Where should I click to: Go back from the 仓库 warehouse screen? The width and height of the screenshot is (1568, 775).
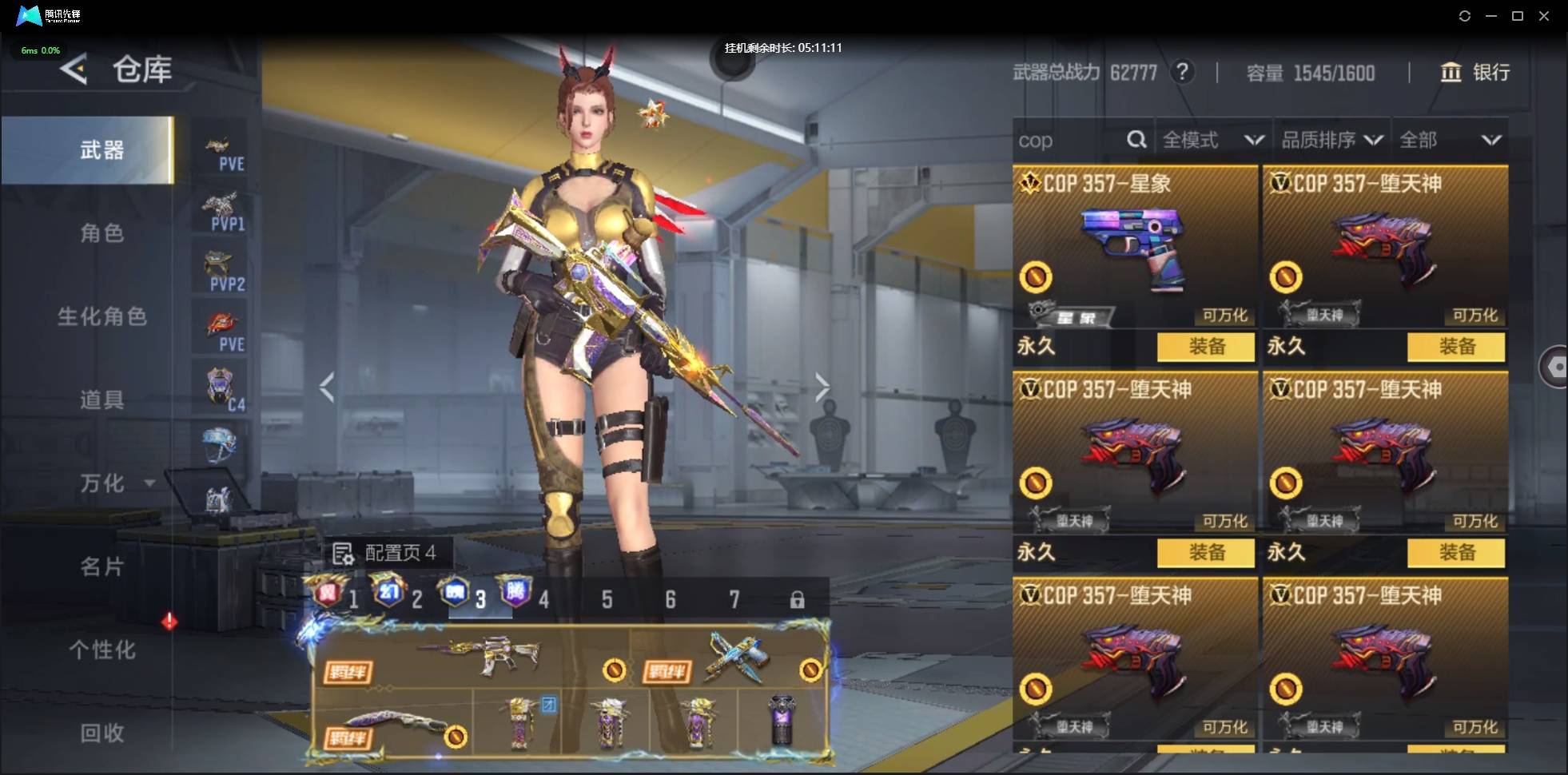pyautogui.click(x=74, y=70)
